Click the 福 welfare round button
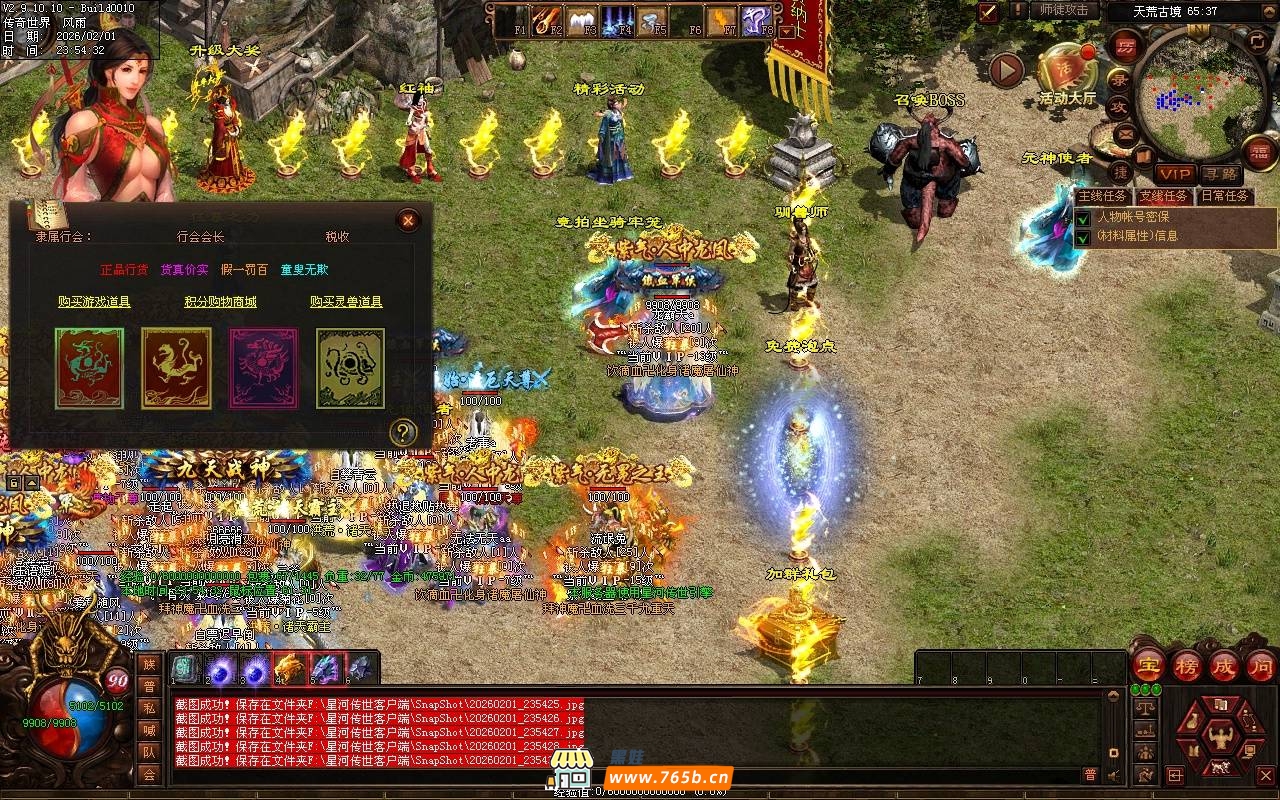 coord(1261,152)
